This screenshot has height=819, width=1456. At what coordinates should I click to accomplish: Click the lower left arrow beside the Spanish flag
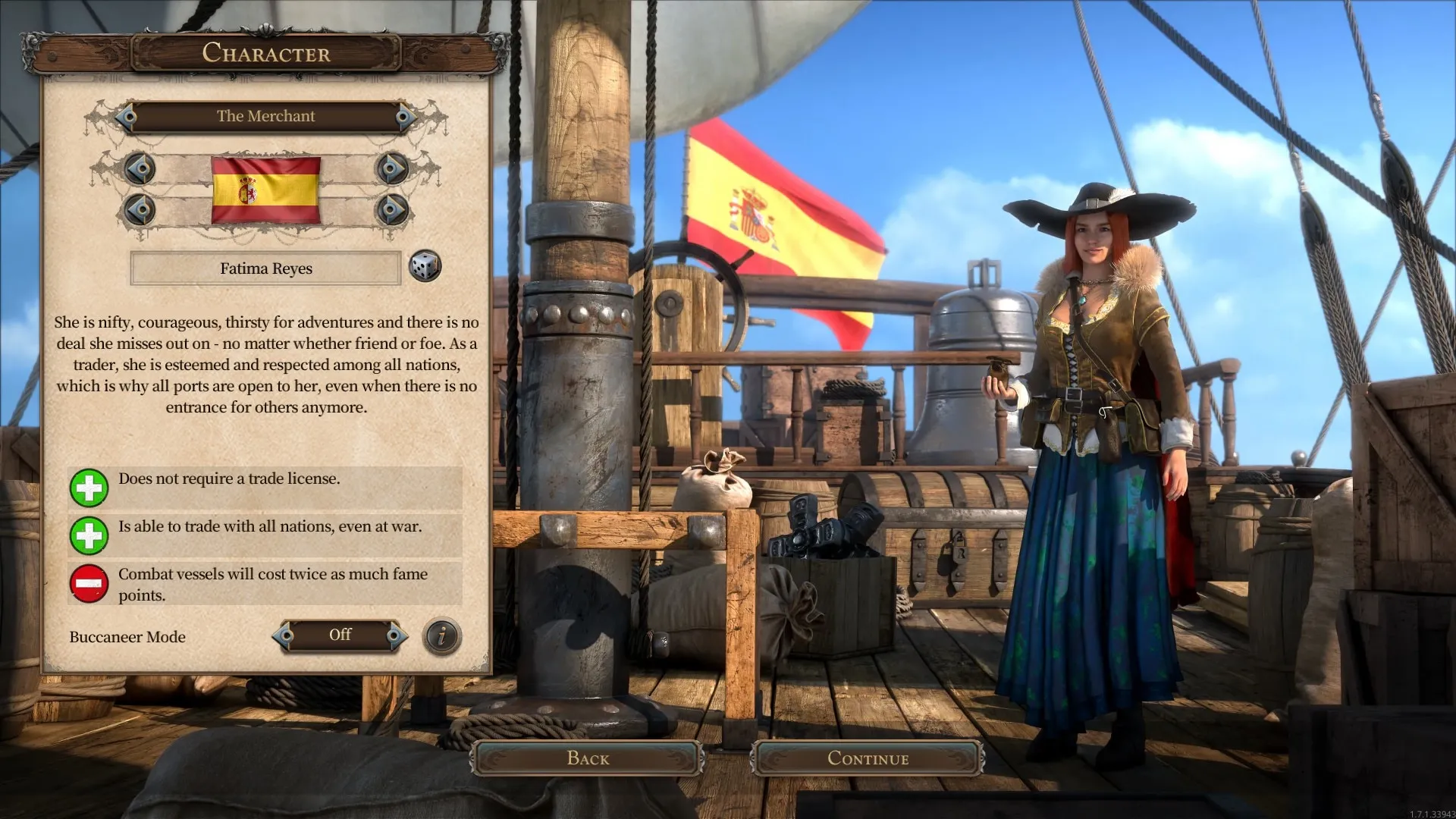pyautogui.click(x=140, y=209)
